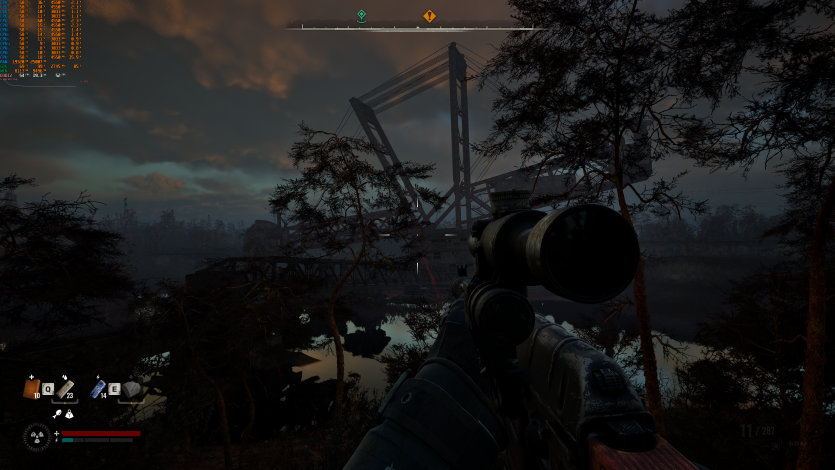Select the blue energy drink can slot
This screenshot has width=835, height=470.
[98, 389]
